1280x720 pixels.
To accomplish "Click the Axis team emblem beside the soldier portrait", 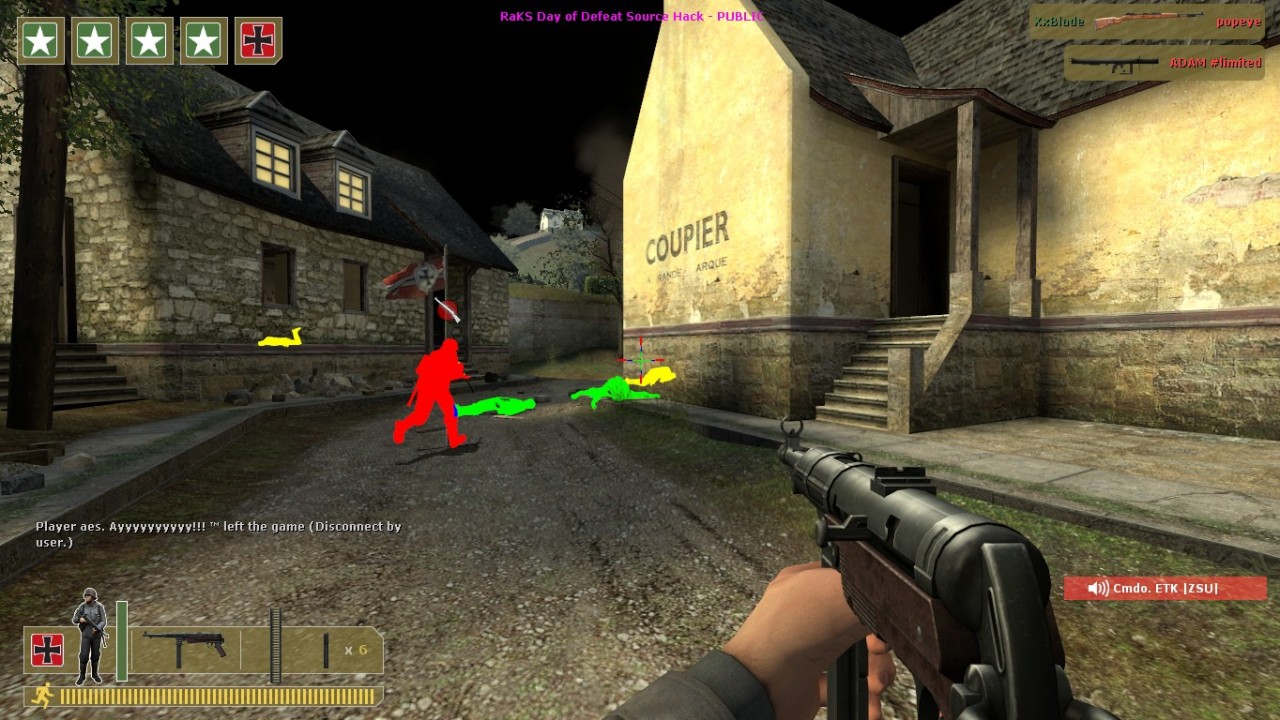I will [47, 650].
